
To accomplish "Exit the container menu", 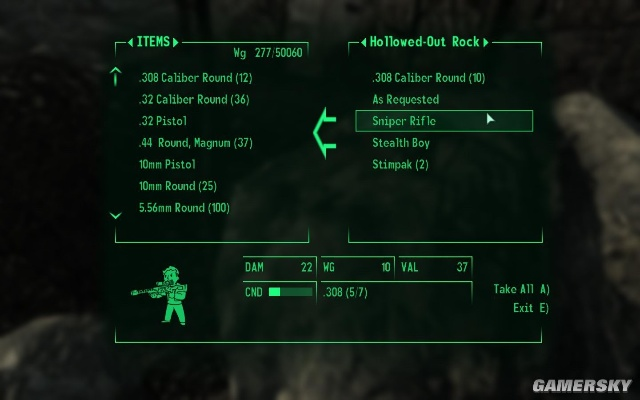I will pyautogui.click(x=531, y=307).
